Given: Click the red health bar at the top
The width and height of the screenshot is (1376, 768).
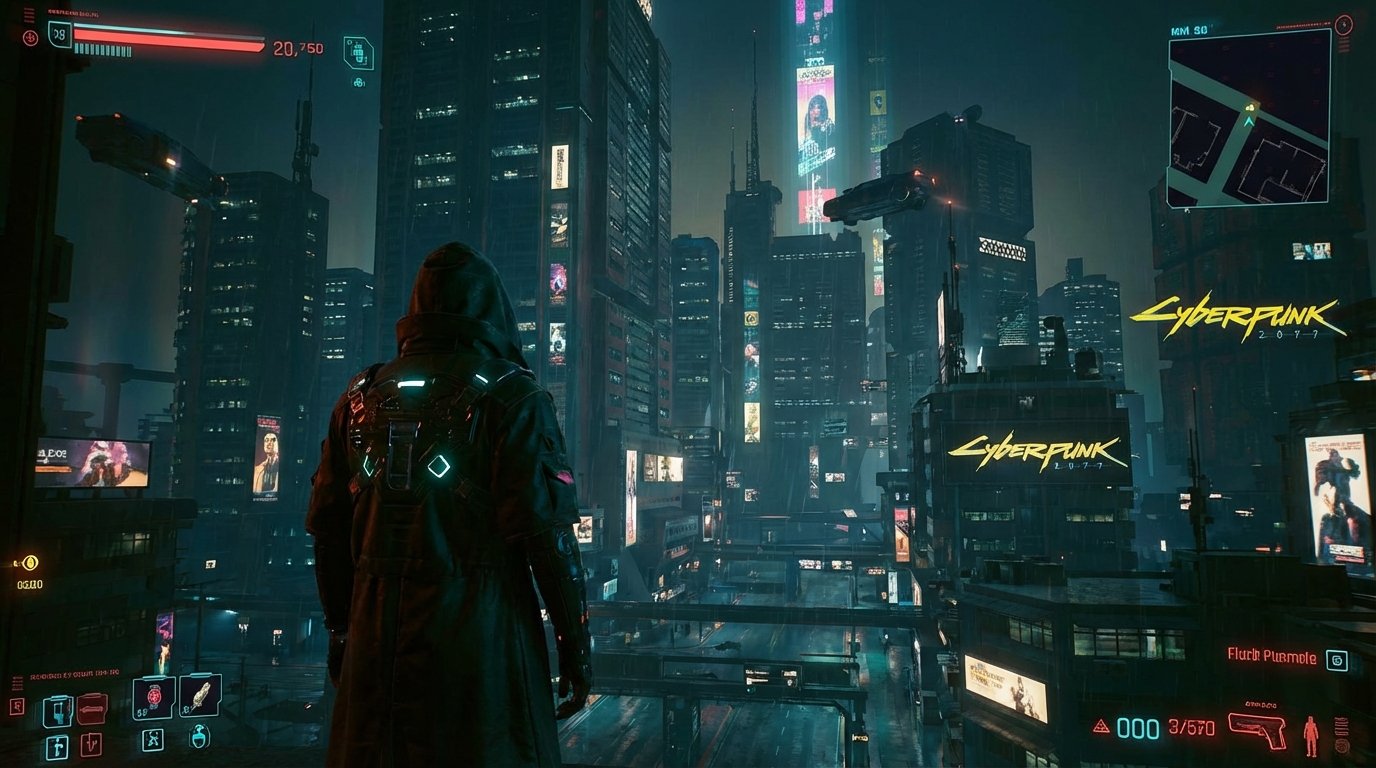Looking at the screenshot, I should coord(169,37).
